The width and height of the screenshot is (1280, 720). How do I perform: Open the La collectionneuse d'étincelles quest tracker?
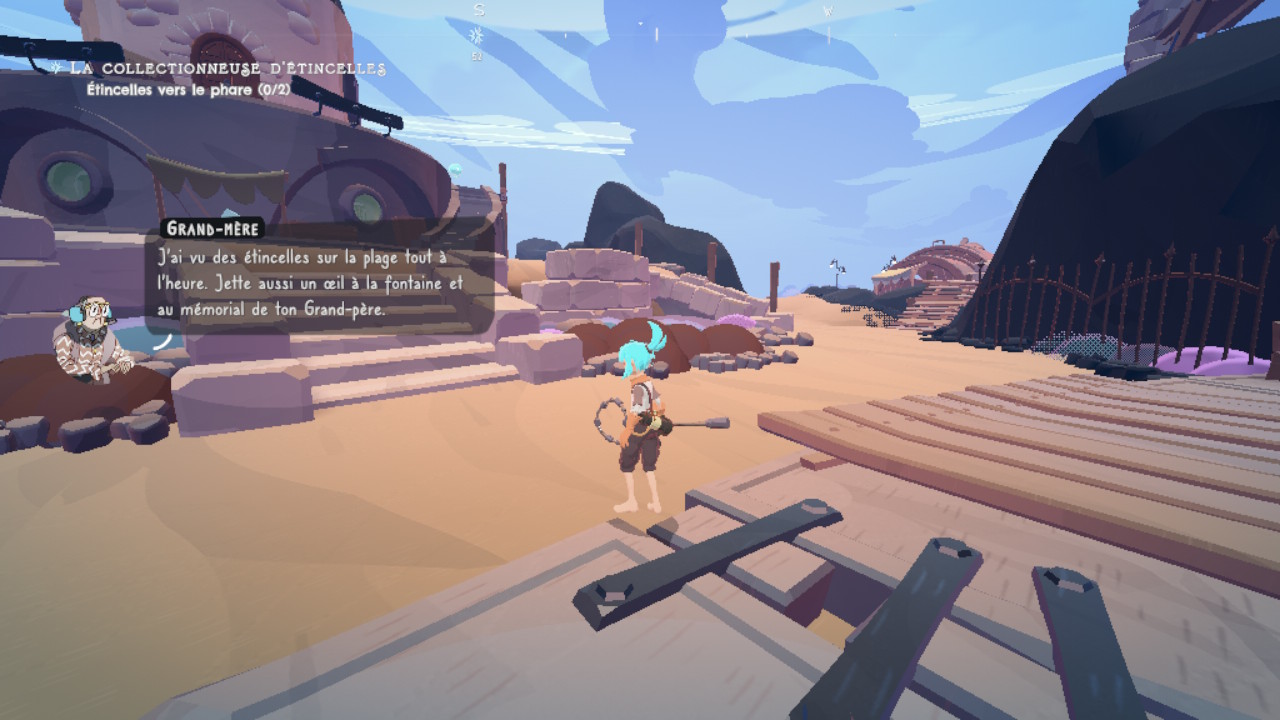pyautogui.click(x=222, y=68)
